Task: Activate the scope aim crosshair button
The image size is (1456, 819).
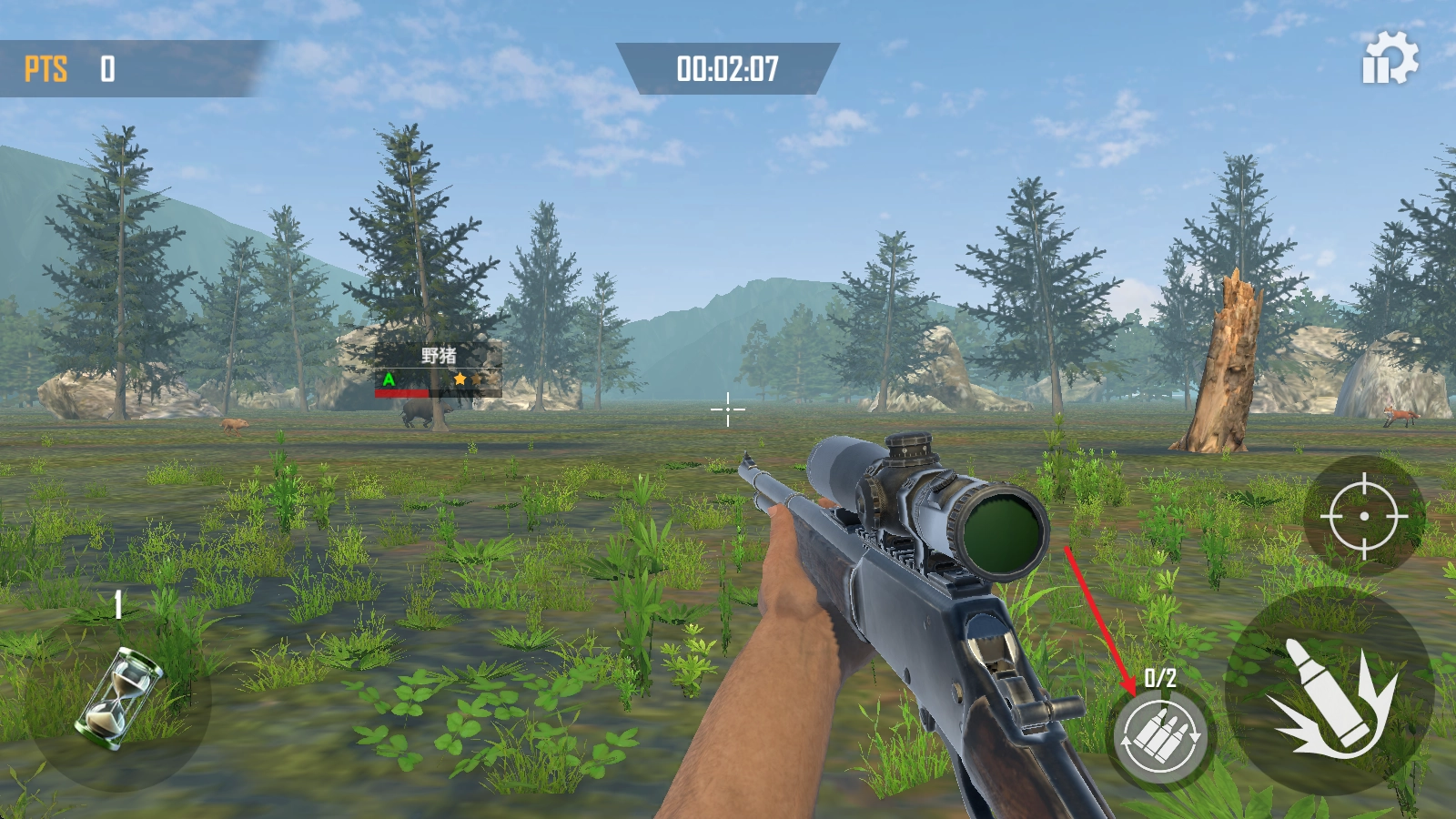Action: (1363, 515)
